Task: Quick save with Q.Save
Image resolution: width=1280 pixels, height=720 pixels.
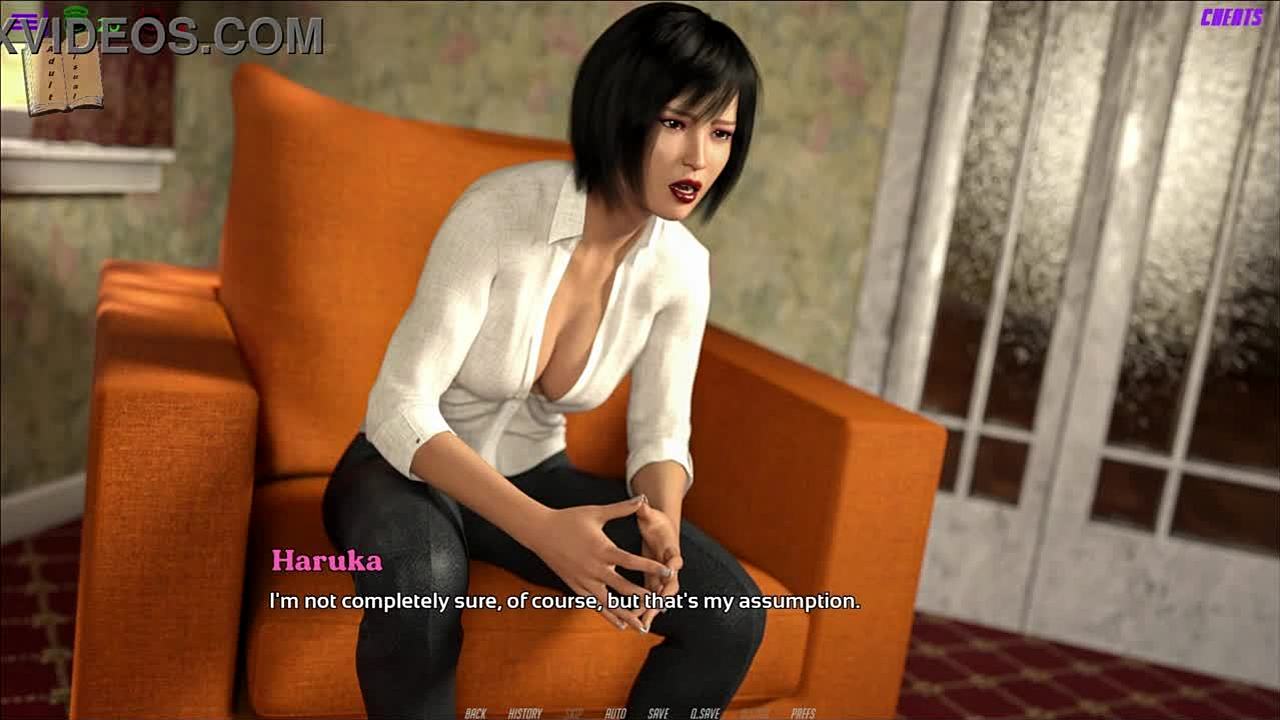Action: [706, 713]
